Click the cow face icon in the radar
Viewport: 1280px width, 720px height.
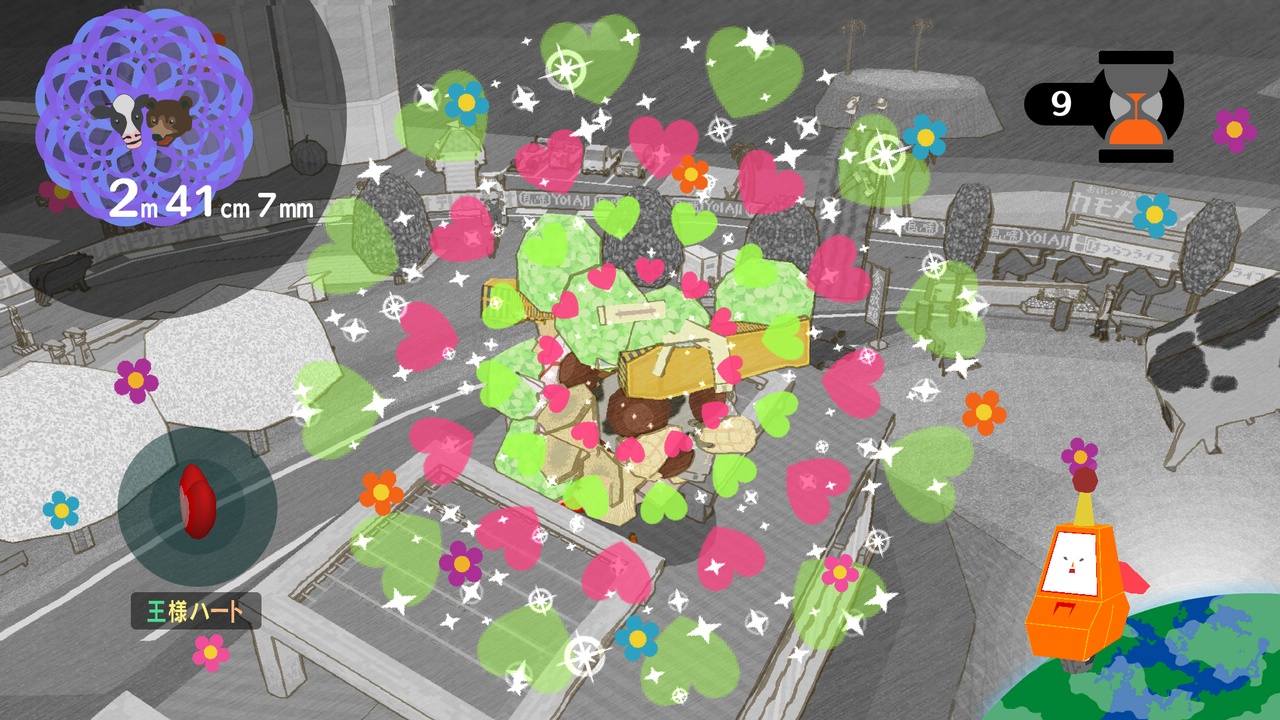(125, 120)
